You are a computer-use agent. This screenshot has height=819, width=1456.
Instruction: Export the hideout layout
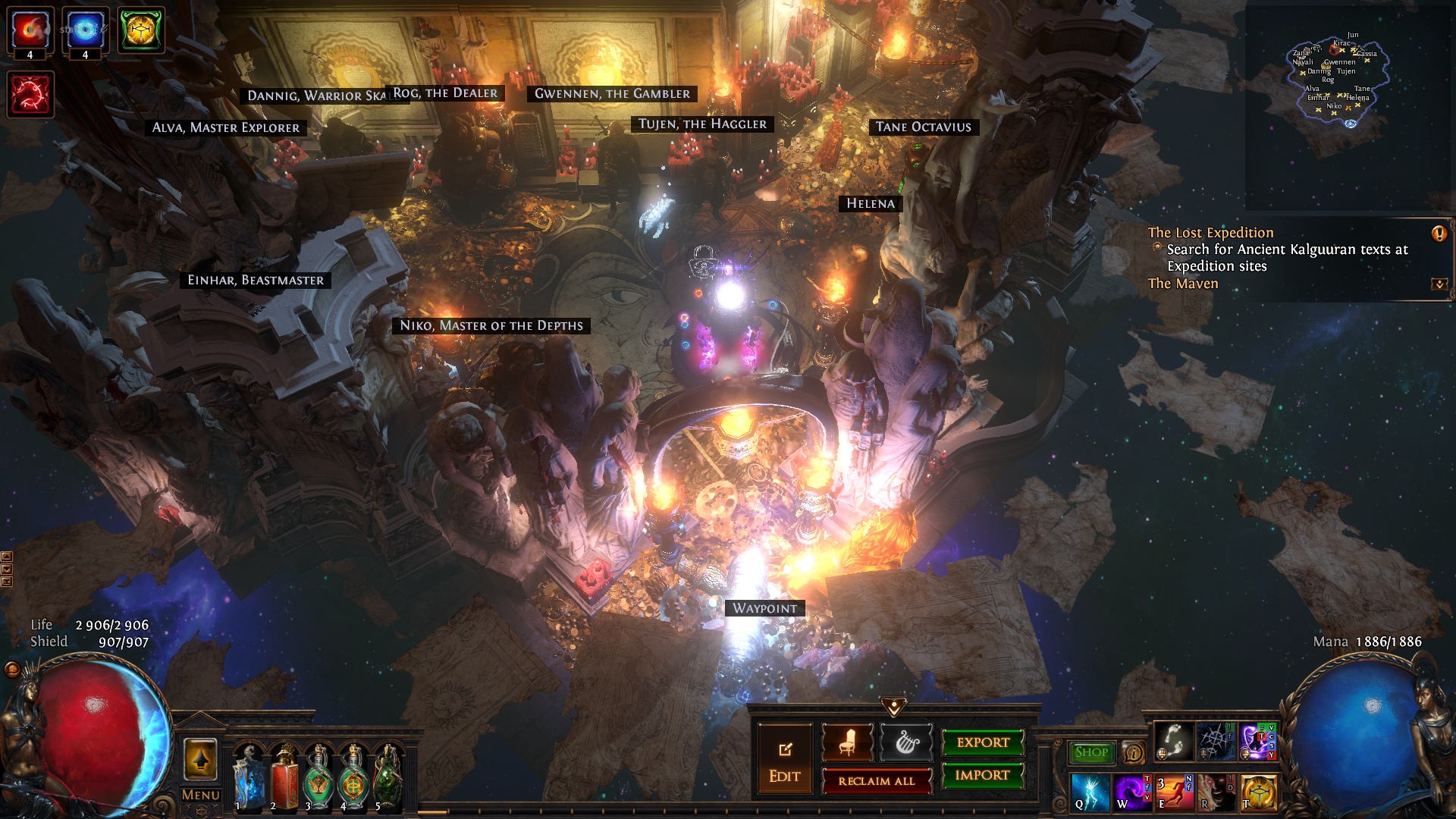[x=983, y=742]
